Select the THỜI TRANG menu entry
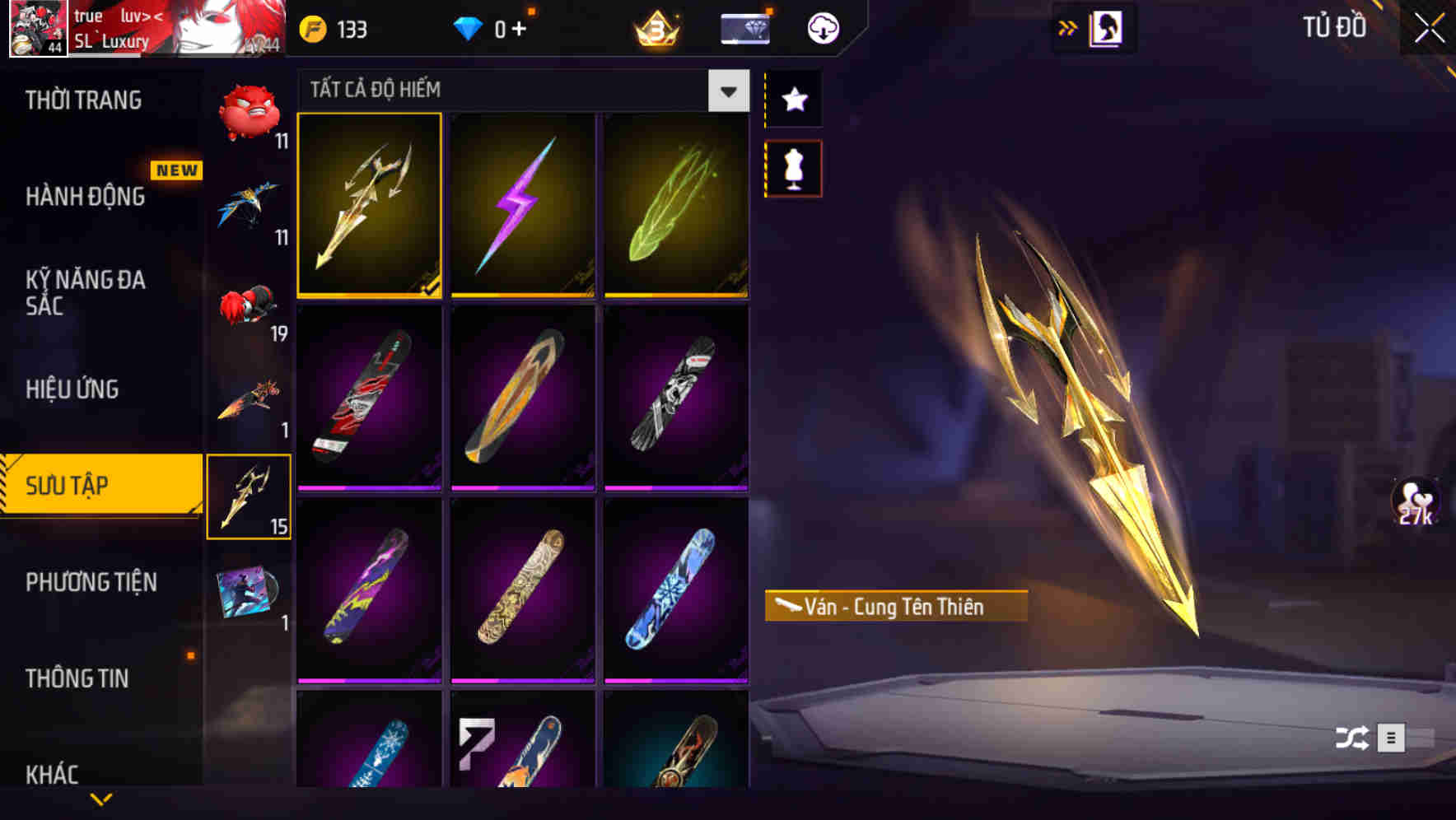Image resolution: width=1456 pixels, height=820 pixels. (82, 100)
